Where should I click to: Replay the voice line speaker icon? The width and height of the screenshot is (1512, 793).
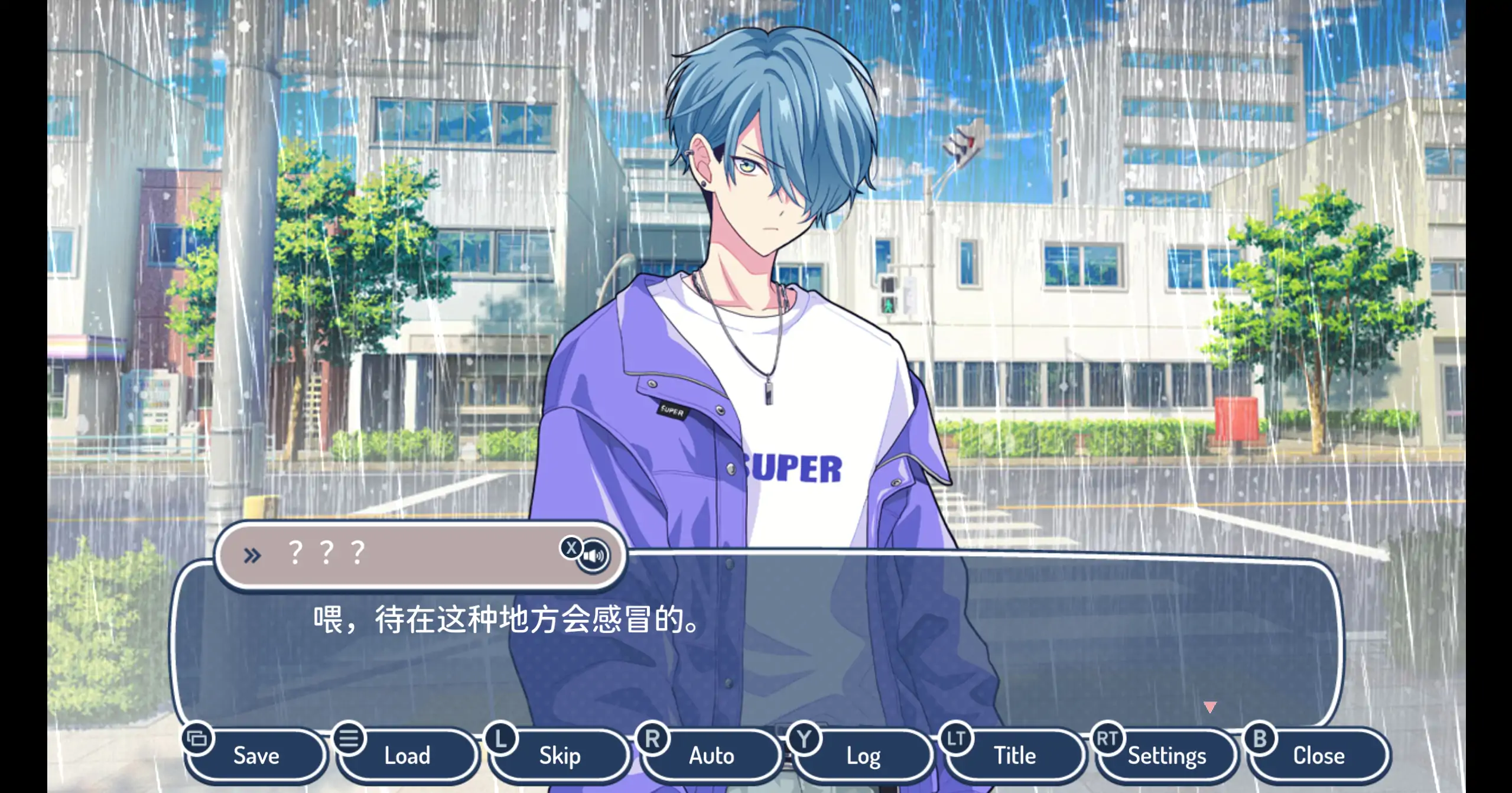coord(593,556)
